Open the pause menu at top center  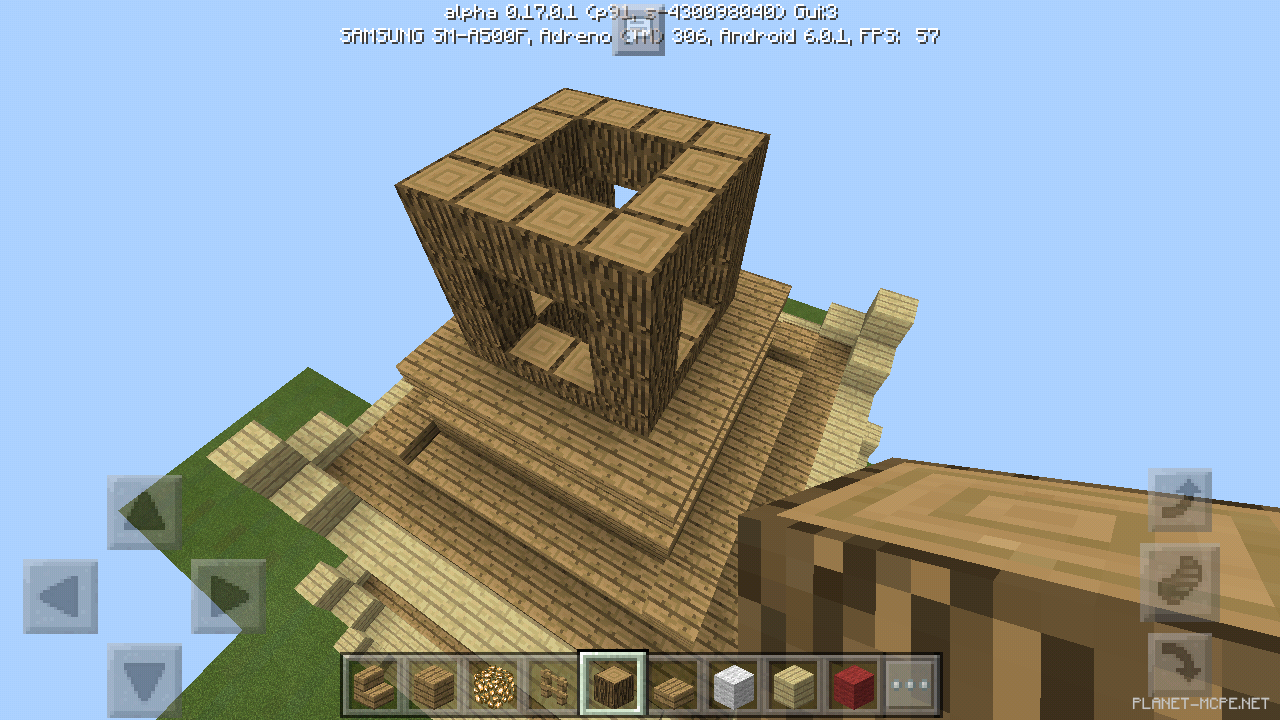click(x=639, y=32)
